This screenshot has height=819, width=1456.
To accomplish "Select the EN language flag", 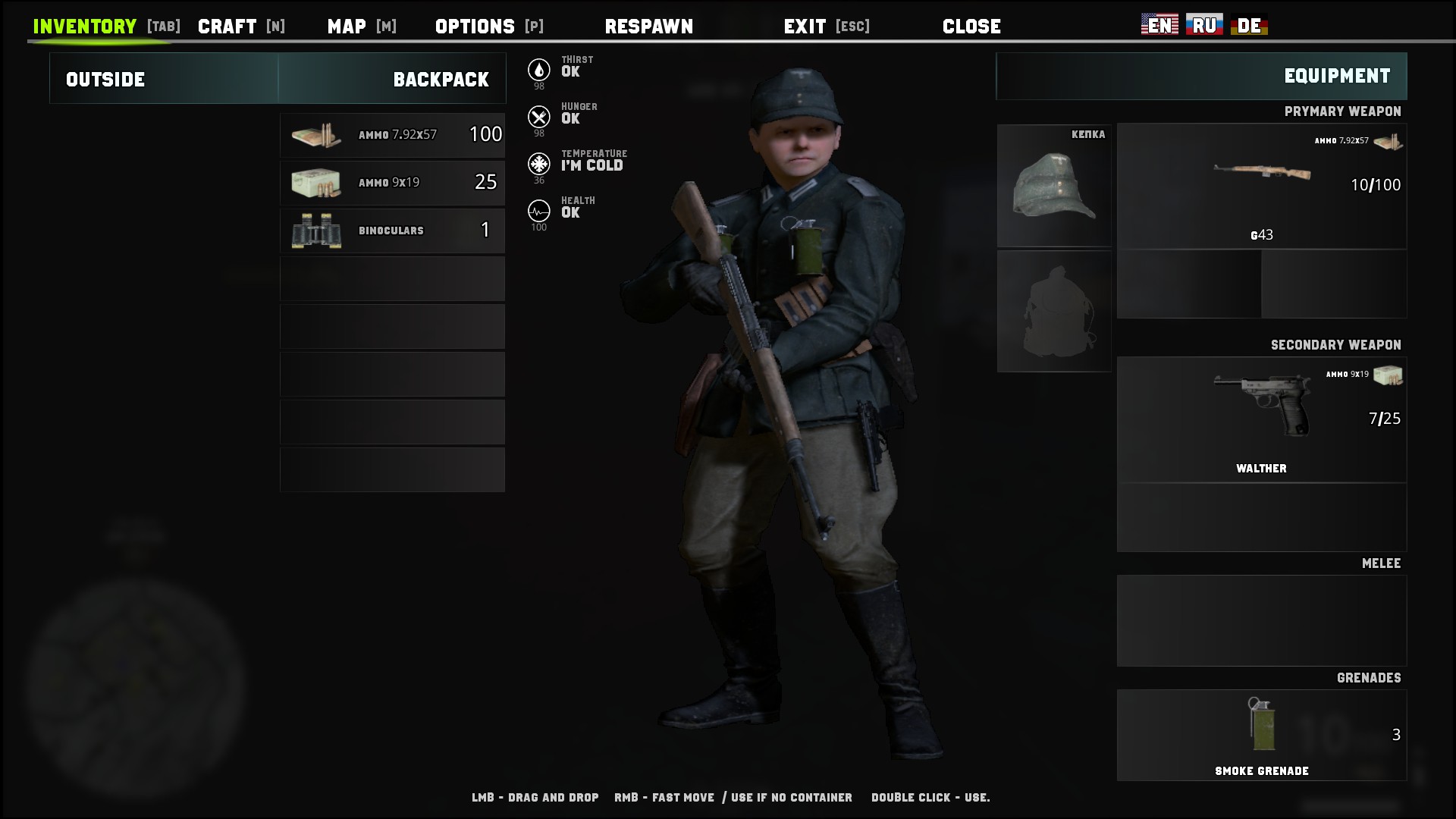I will (x=1159, y=24).
